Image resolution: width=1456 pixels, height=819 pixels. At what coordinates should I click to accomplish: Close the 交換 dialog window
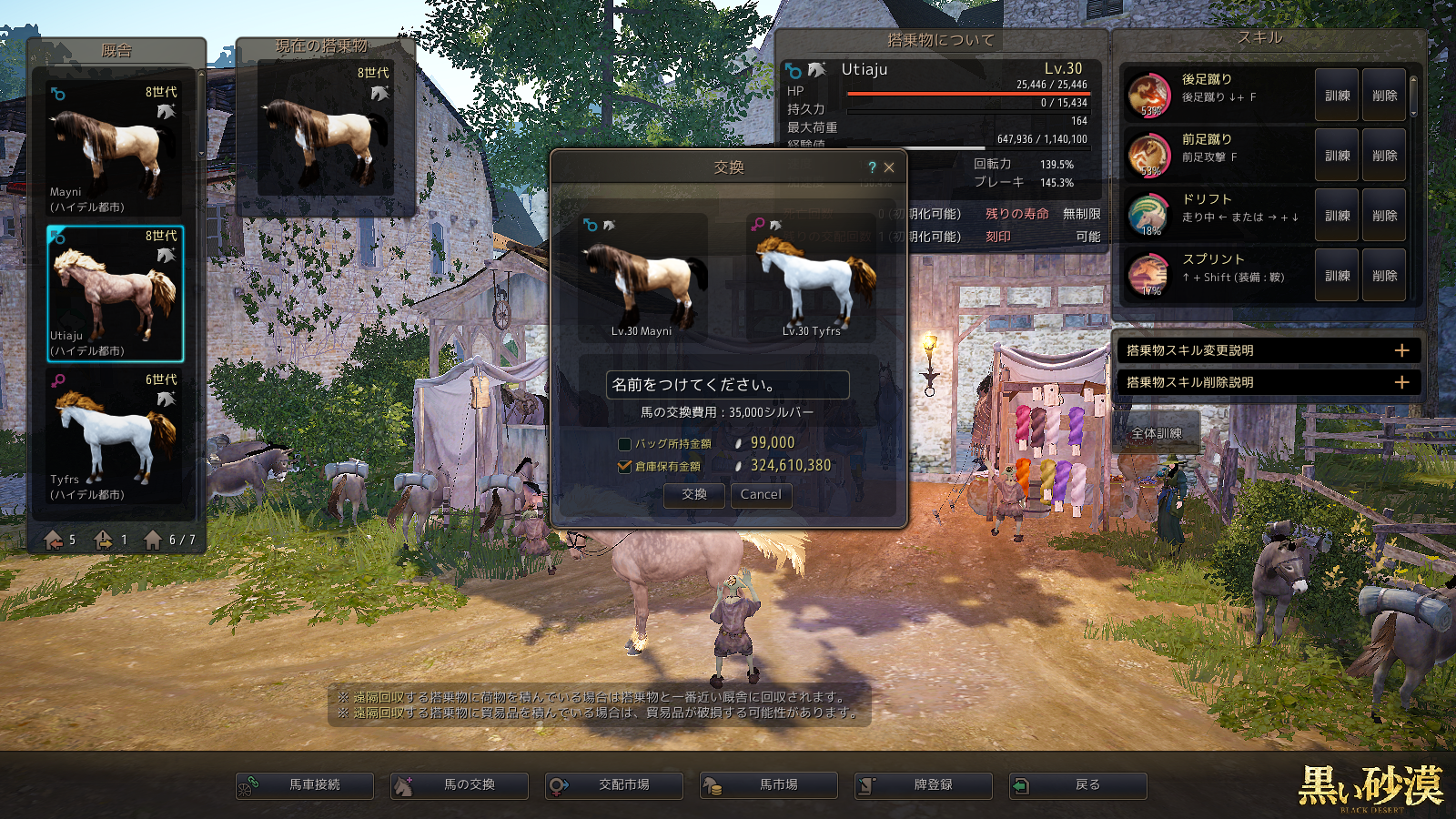point(889,167)
